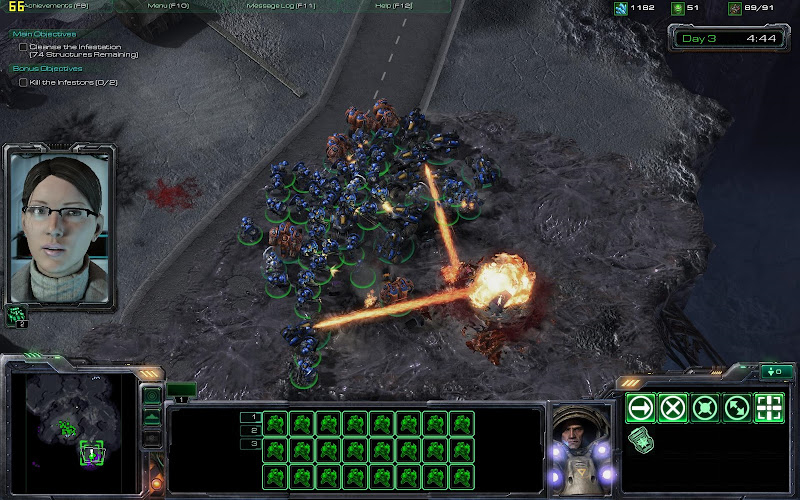Choose the Patrol command
Viewport: 800px width, 500px height.
pos(737,408)
